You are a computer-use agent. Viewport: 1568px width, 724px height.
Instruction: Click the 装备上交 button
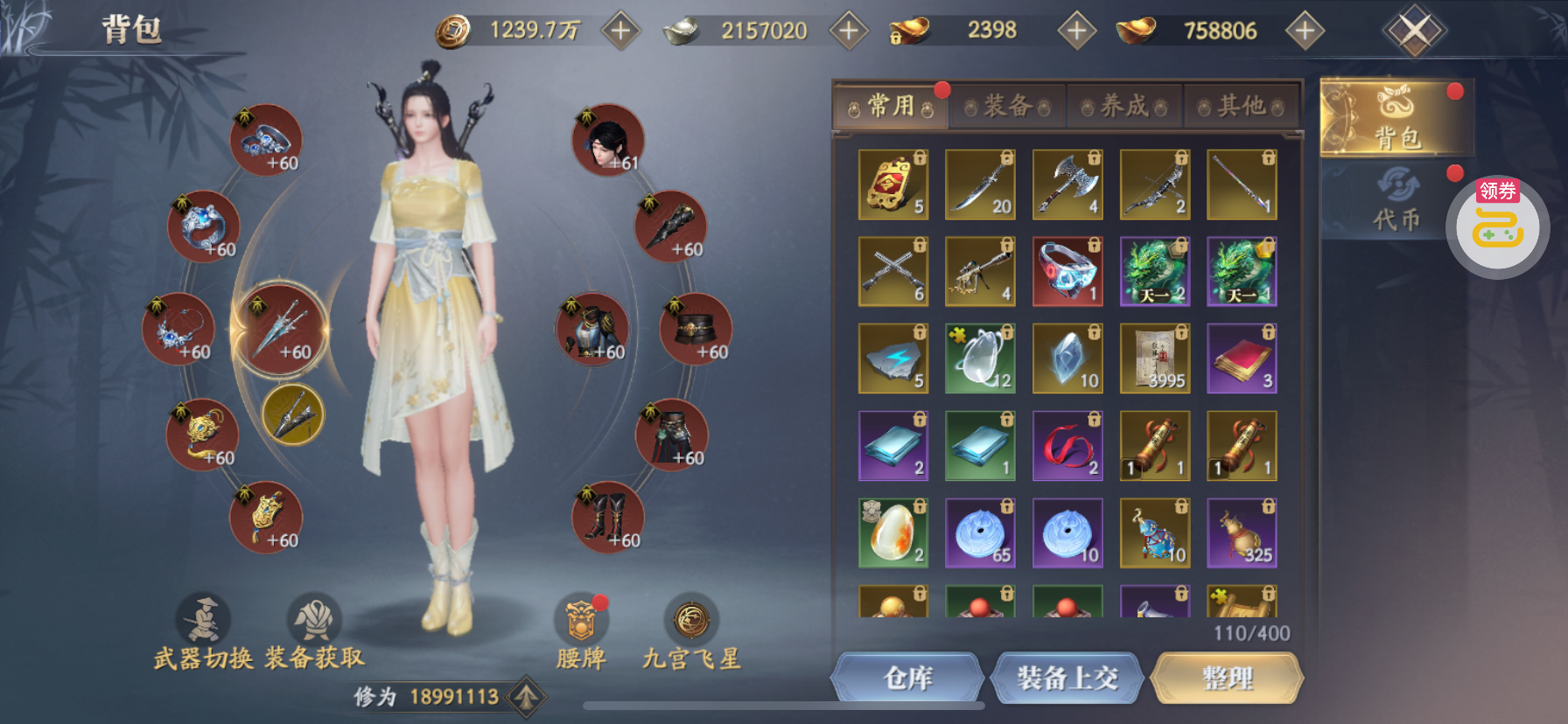point(1067,678)
